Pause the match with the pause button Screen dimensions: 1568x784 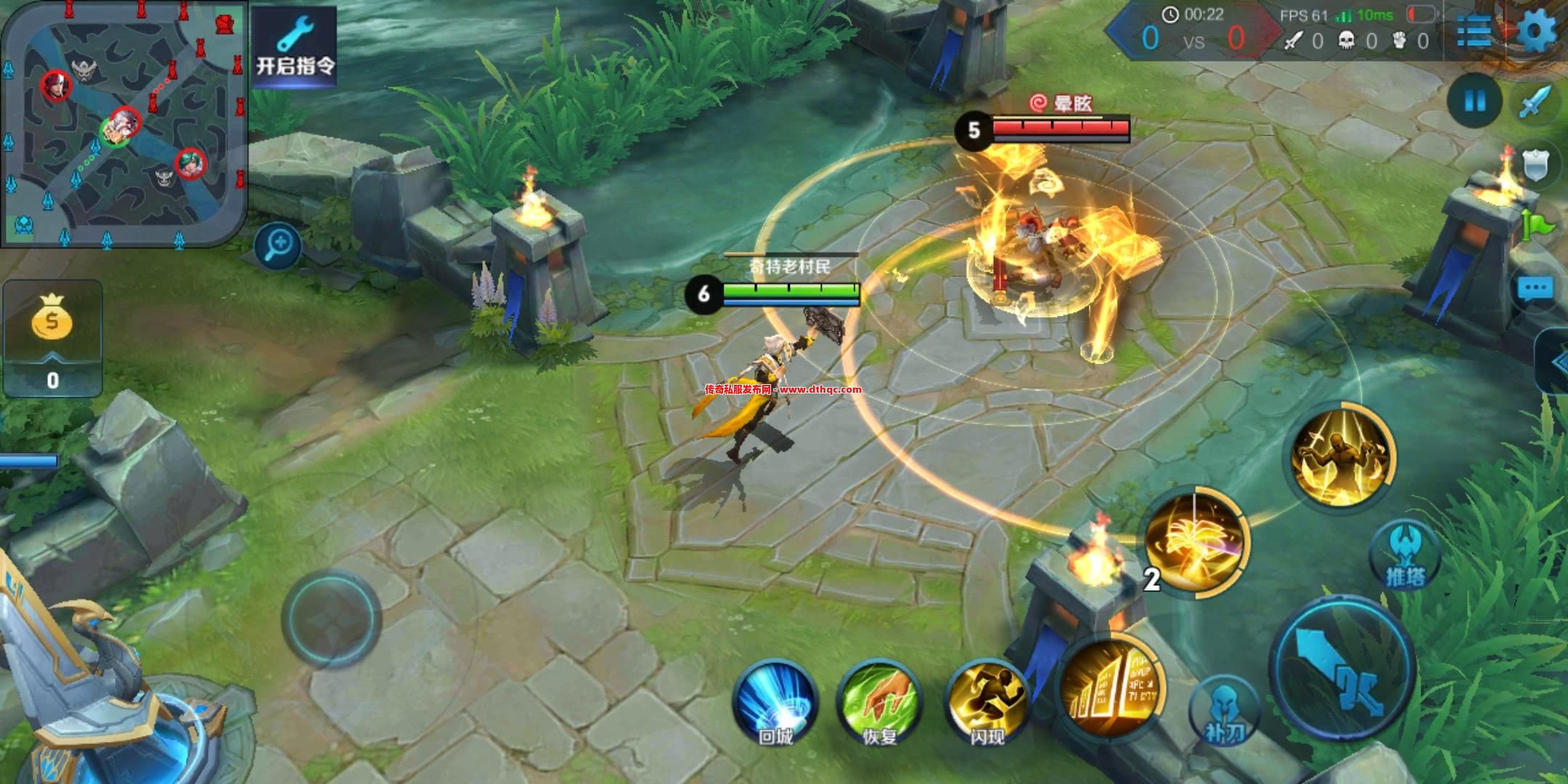pyautogui.click(x=1474, y=101)
